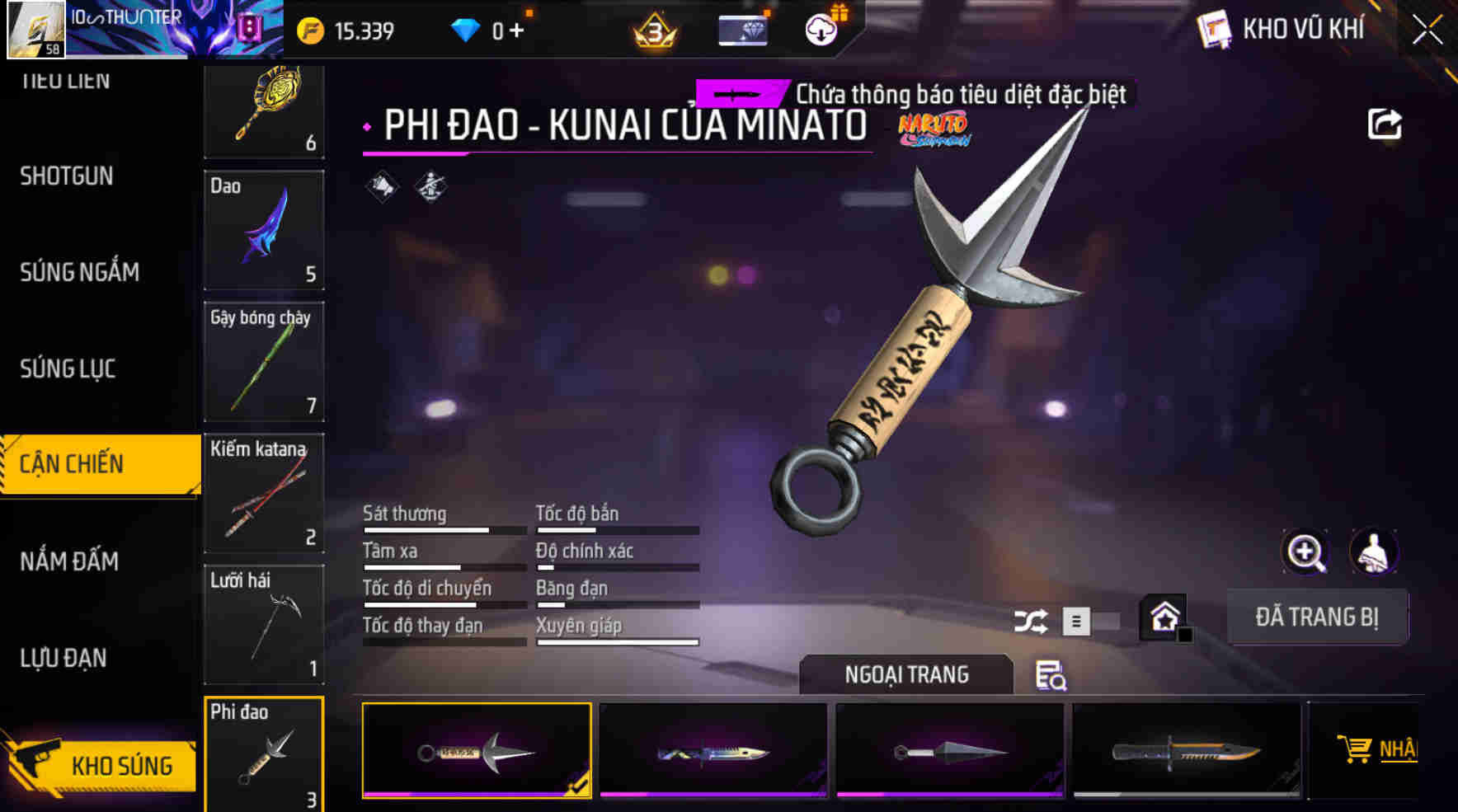Click the Đã Trang Bị equipped button
This screenshot has width=1458, height=812.
coord(1317,617)
